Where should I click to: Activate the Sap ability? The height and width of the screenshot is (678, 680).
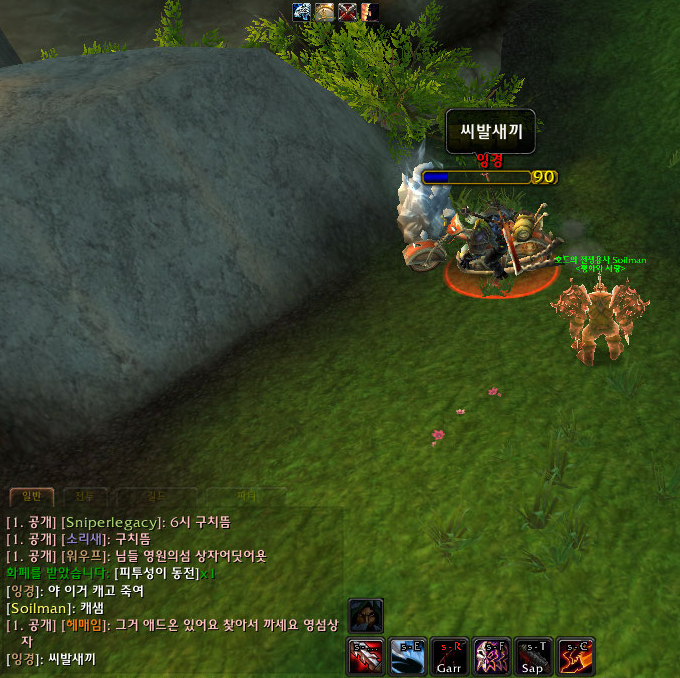tap(533, 657)
